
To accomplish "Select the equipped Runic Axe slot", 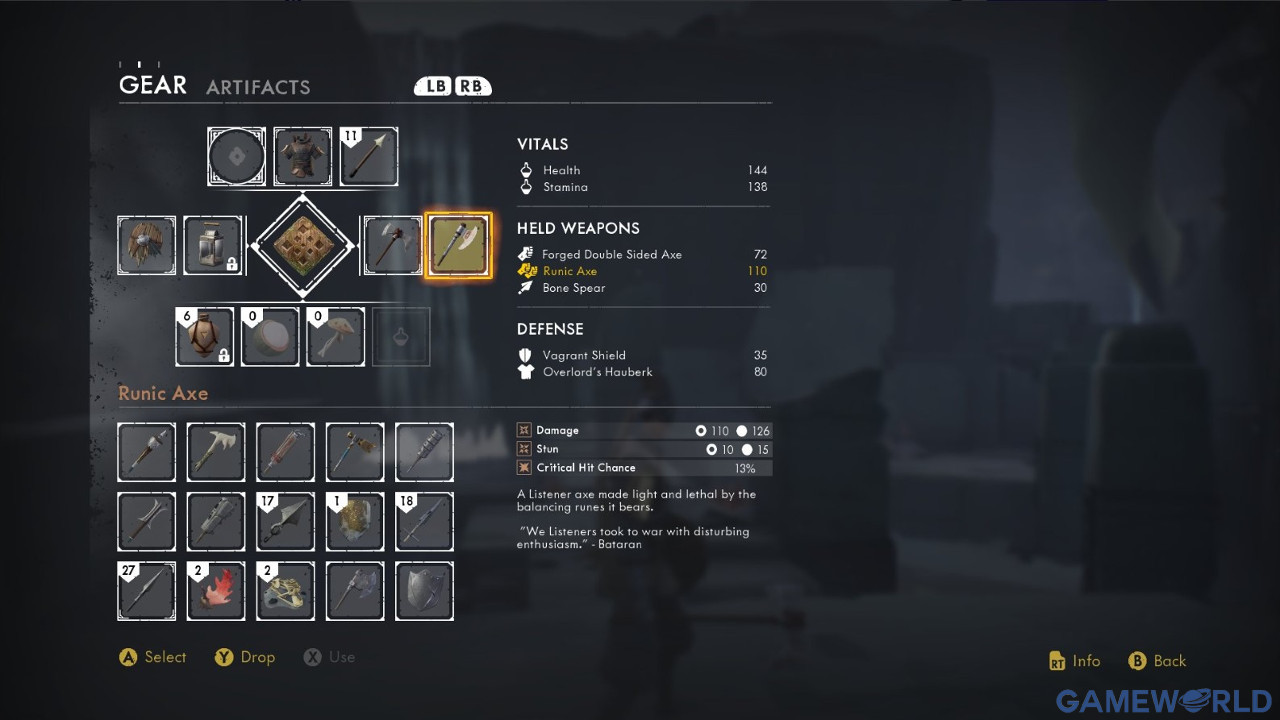I will (x=459, y=245).
